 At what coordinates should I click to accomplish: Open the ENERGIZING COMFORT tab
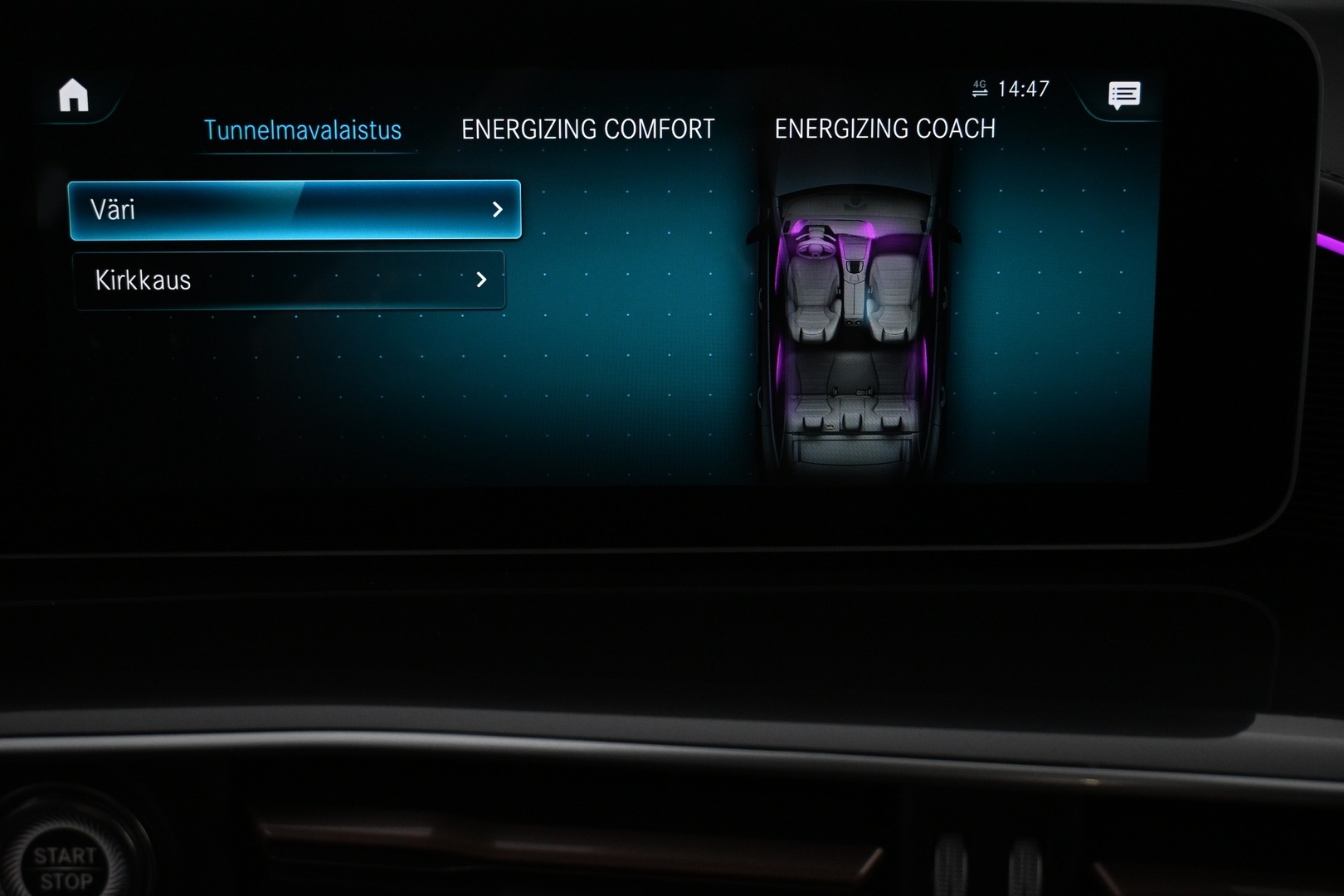click(x=587, y=129)
